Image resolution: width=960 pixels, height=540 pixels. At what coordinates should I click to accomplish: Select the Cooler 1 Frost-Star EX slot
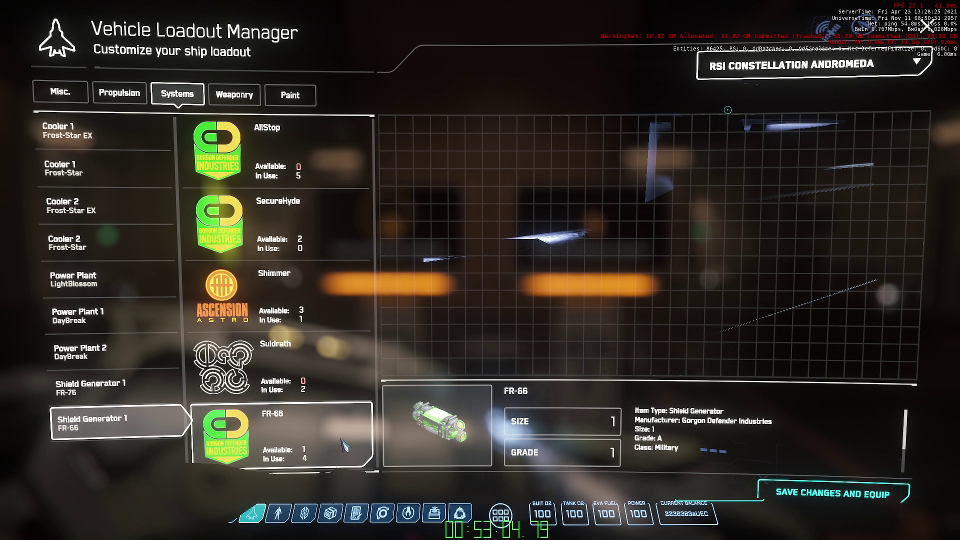pos(104,131)
